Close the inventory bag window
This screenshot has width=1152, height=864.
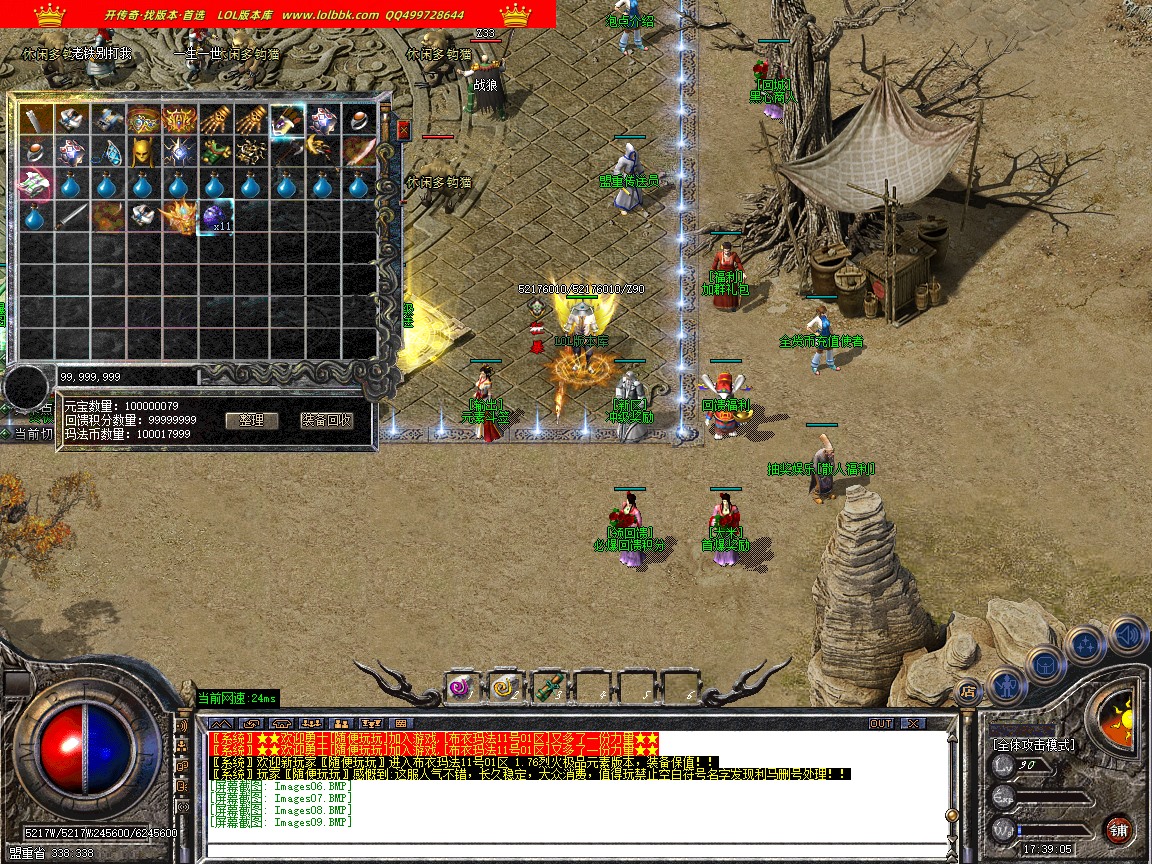click(x=403, y=130)
